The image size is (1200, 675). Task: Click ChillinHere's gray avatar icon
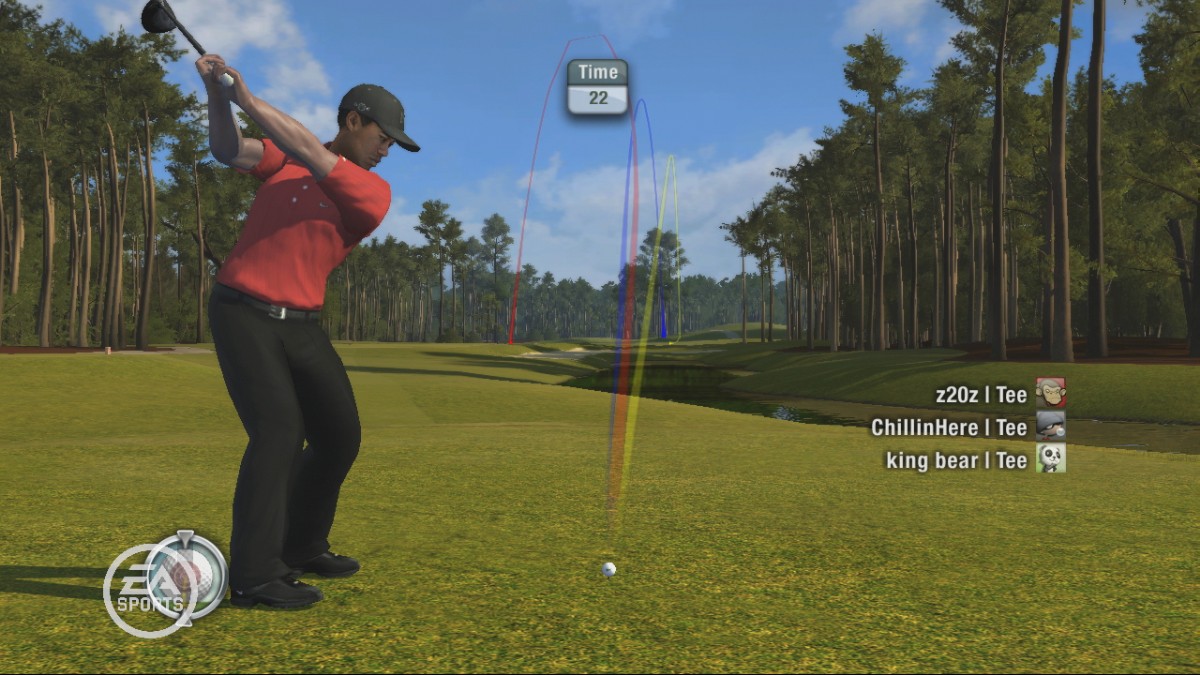pos(1050,426)
